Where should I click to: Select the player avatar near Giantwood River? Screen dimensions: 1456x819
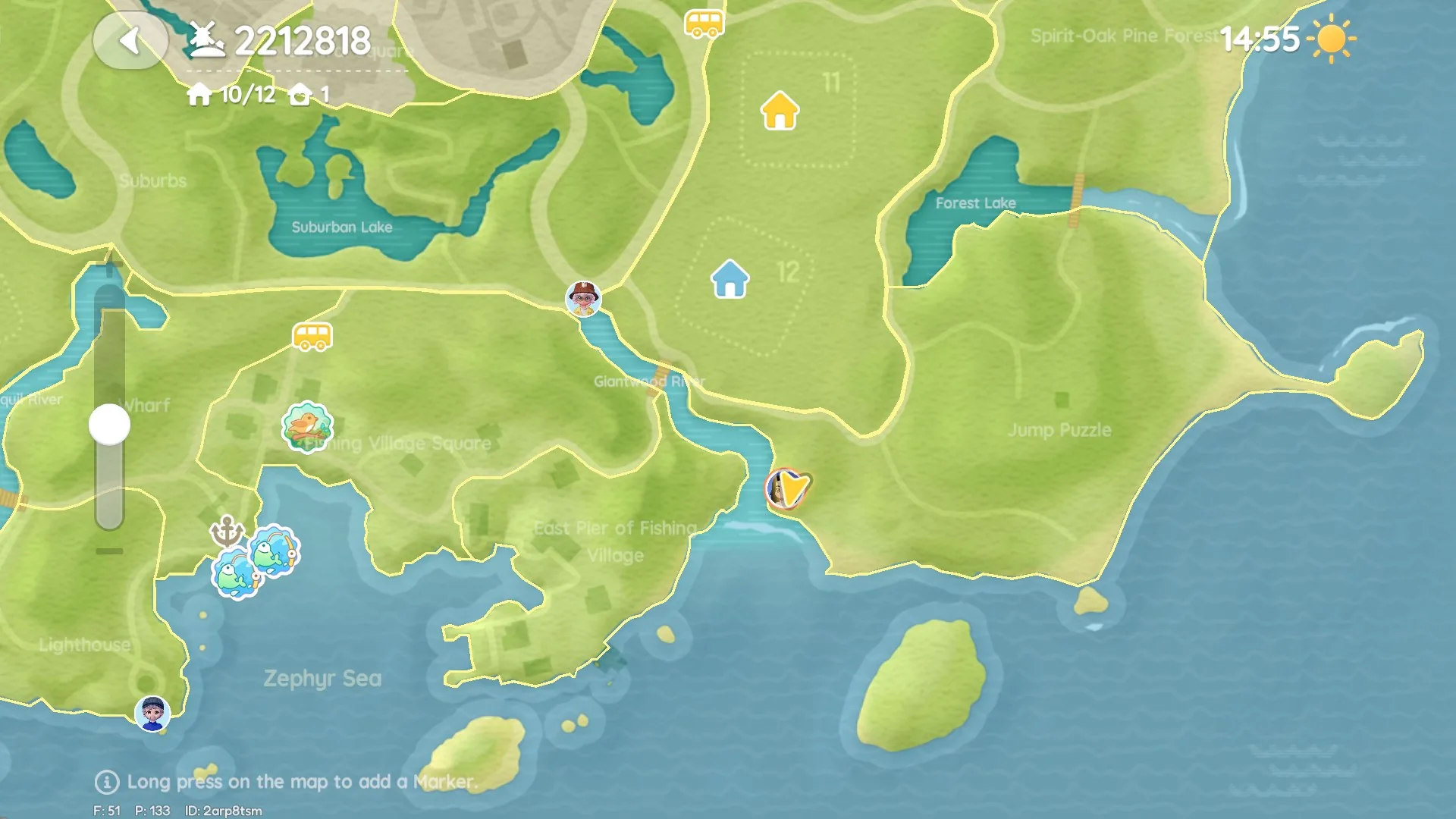tap(582, 299)
